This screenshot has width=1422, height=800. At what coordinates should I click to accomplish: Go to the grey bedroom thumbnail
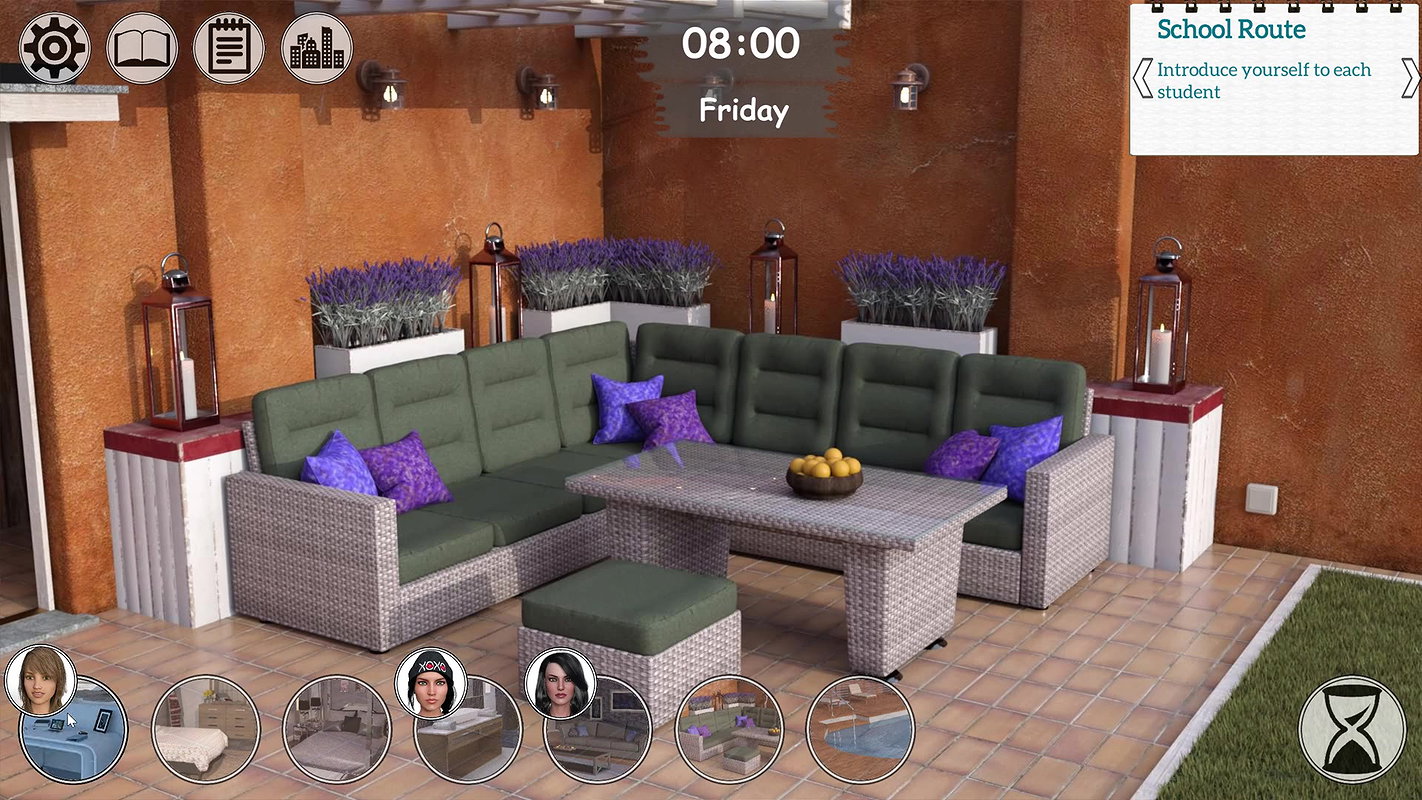[x=336, y=730]
